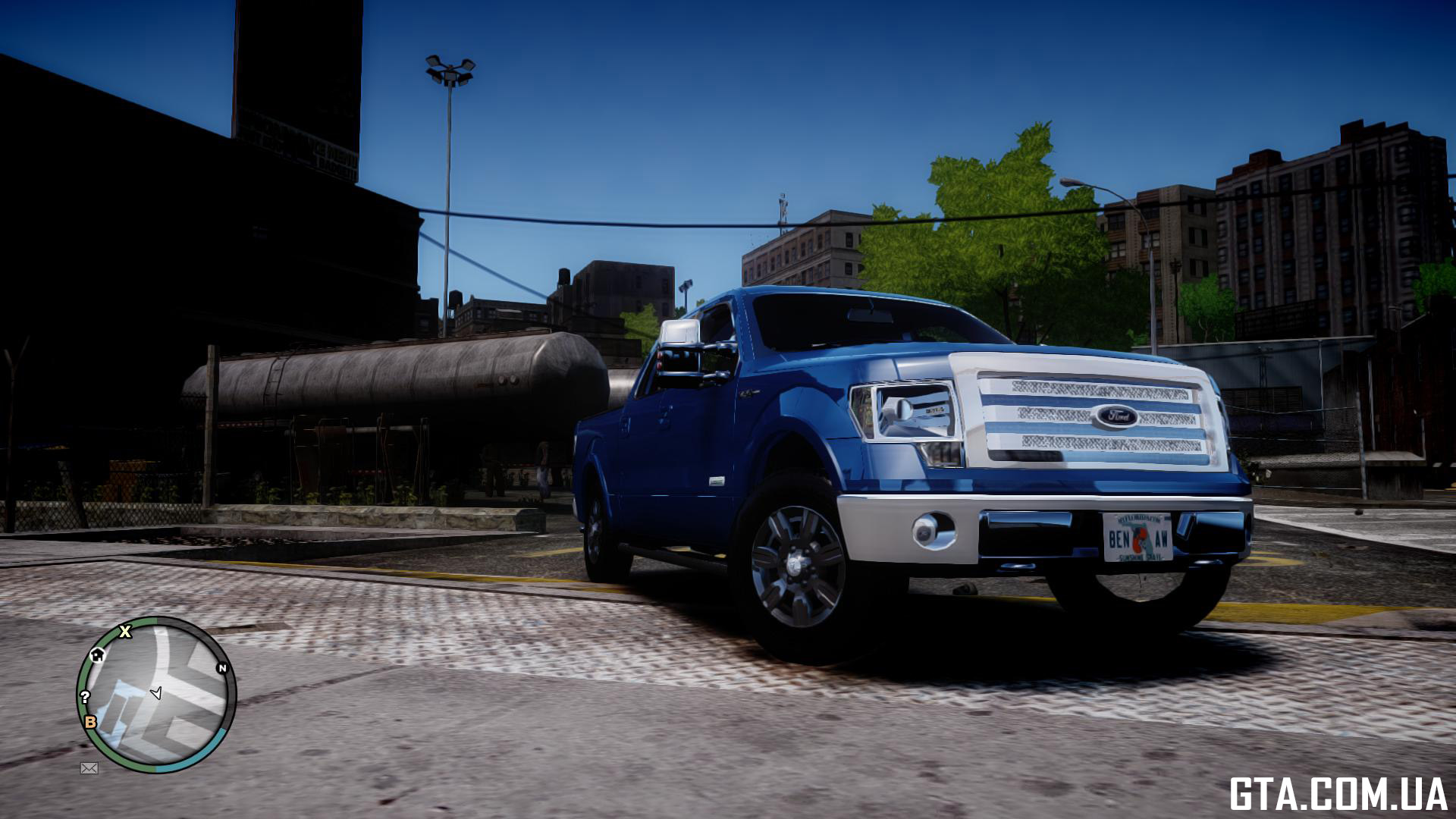Open the GTA.COM.UA watermark link

pos(1338,794)
